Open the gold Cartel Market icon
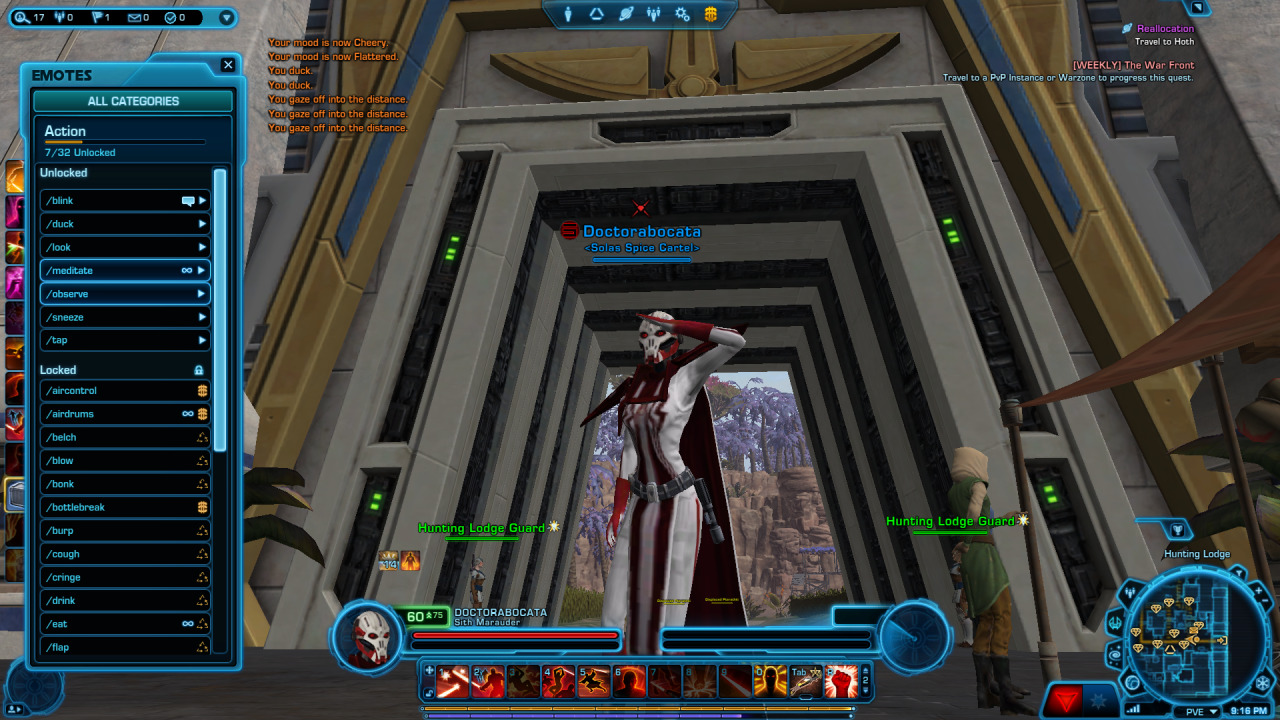 (711, 14)
